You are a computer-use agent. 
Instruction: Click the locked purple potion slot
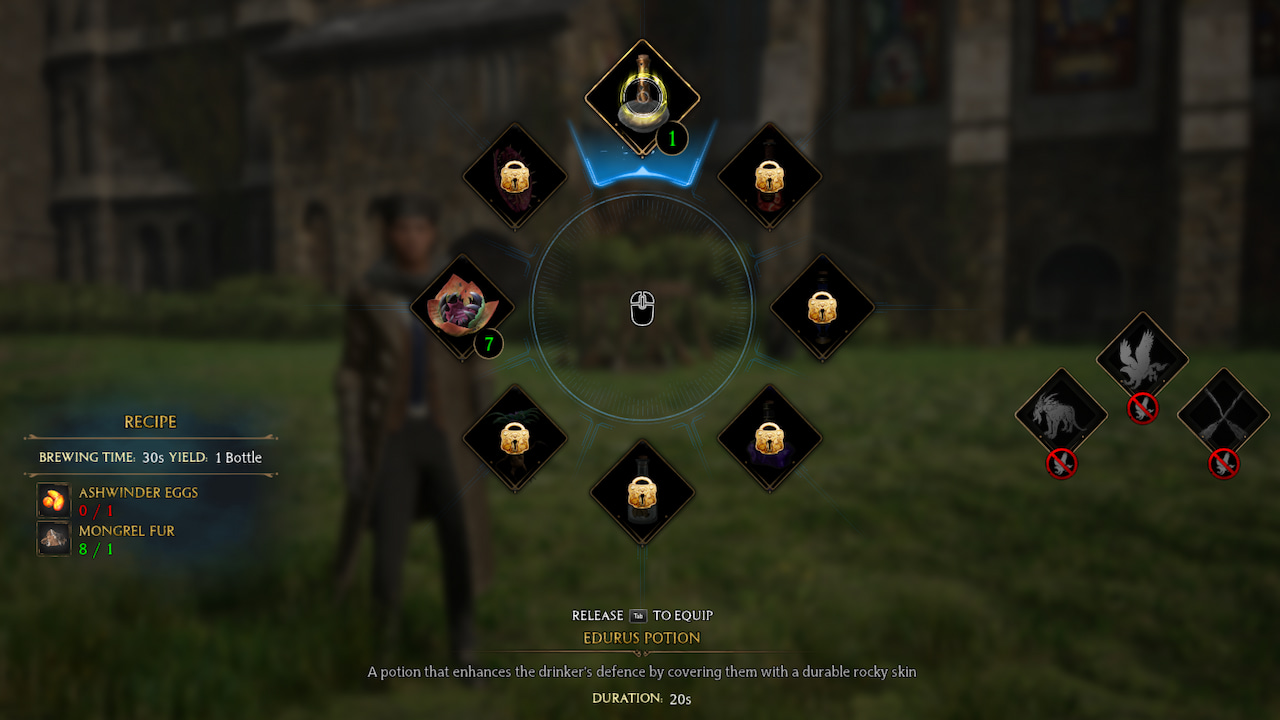[x=768, y=438]
